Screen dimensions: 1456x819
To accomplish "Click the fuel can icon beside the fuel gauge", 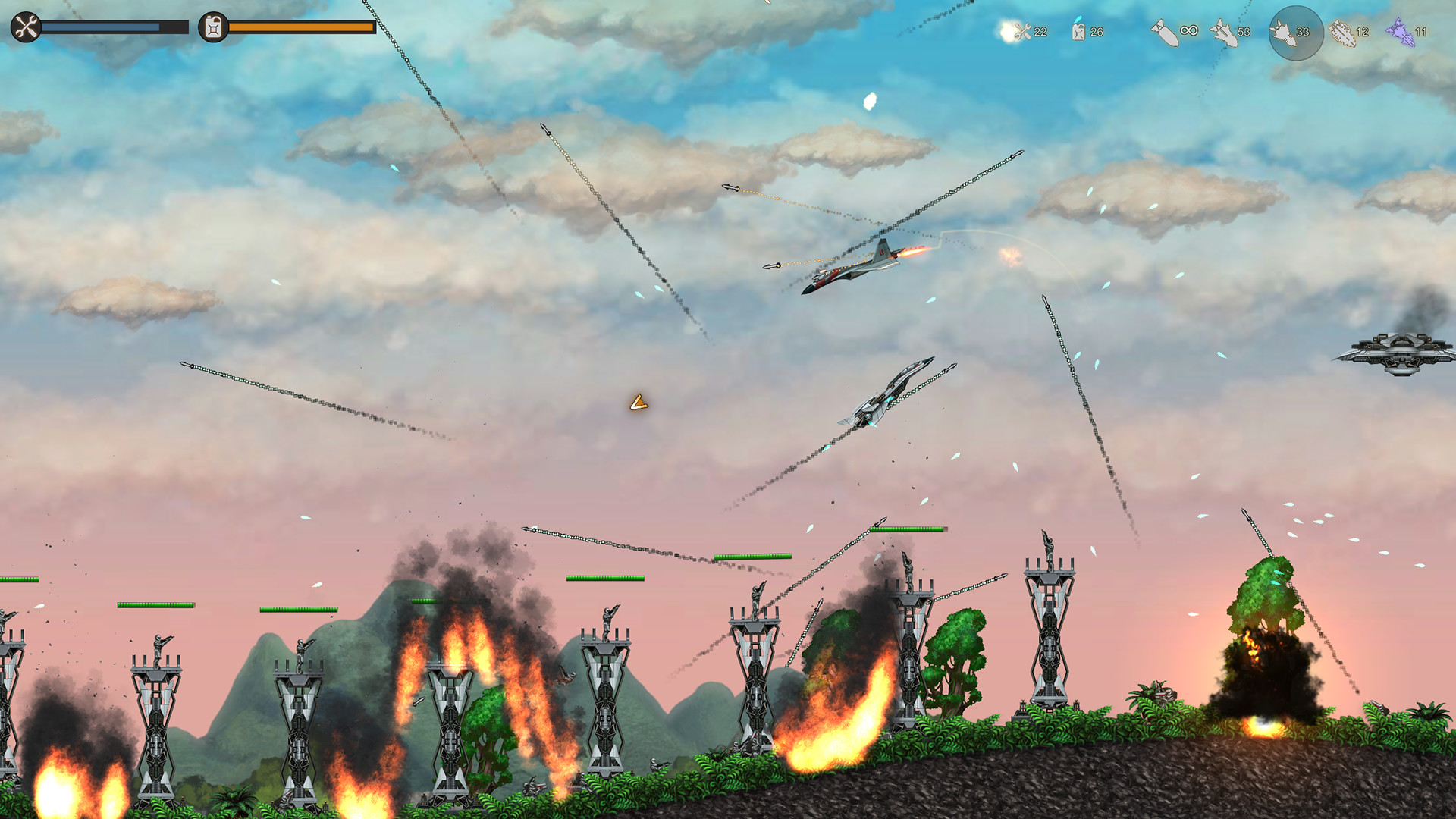I will pos(213,27).
